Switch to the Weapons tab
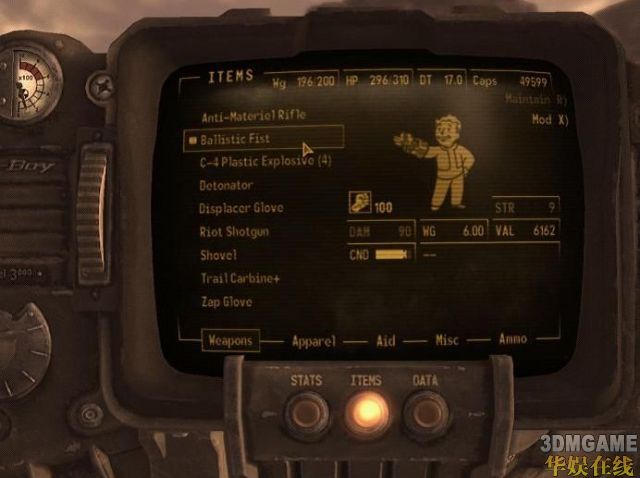Viewport: 640px width, 478px height. [229, 341]
